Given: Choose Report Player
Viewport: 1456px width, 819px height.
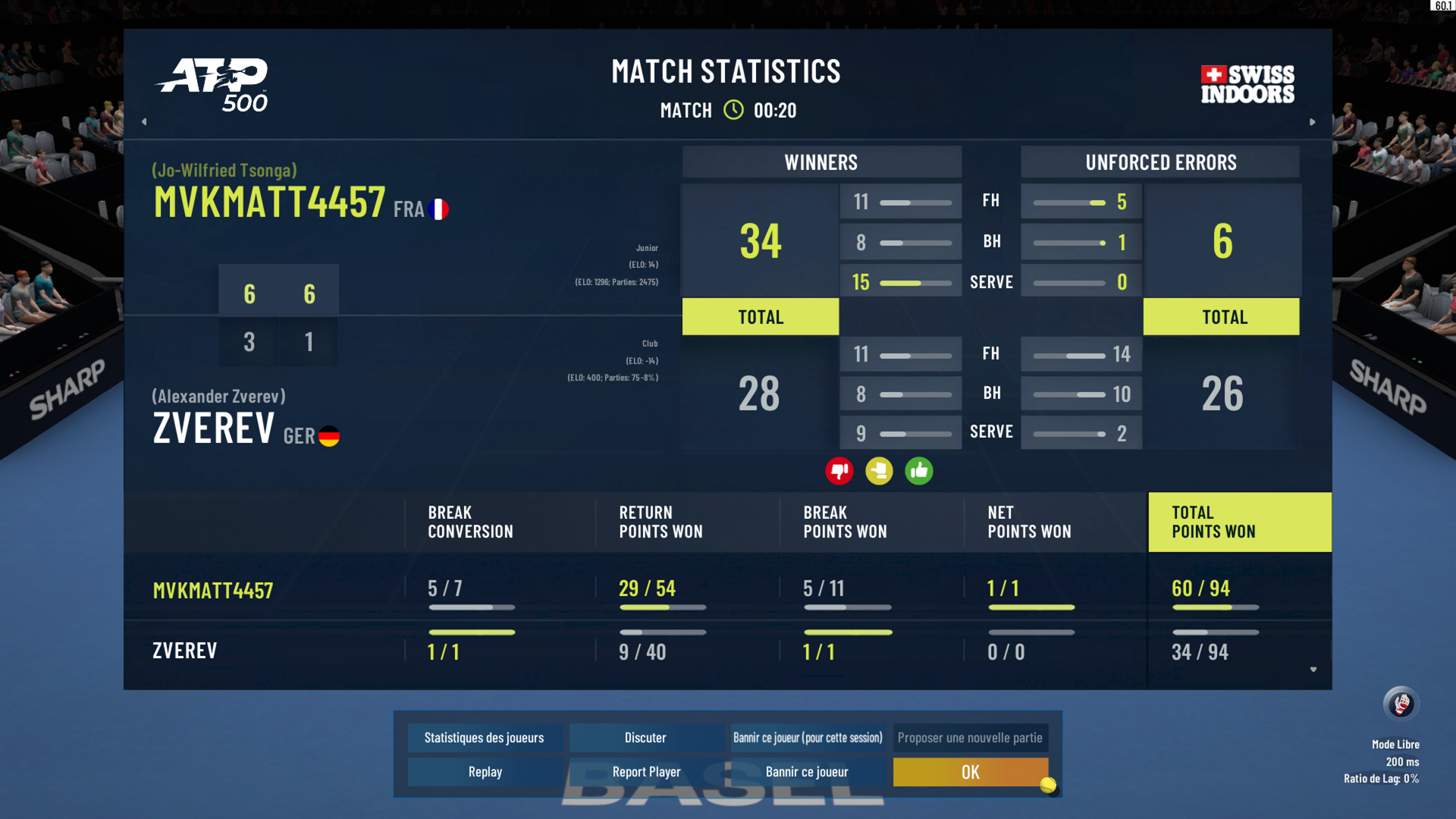Looking at the screenshot, I should (646, 772).
